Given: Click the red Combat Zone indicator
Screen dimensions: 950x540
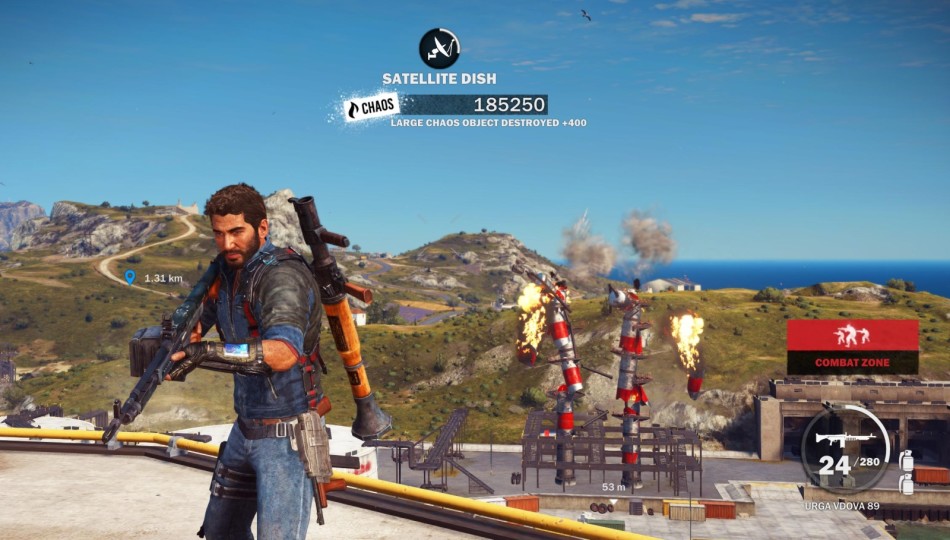Looking at the screenshot, I should click(852, 346).
